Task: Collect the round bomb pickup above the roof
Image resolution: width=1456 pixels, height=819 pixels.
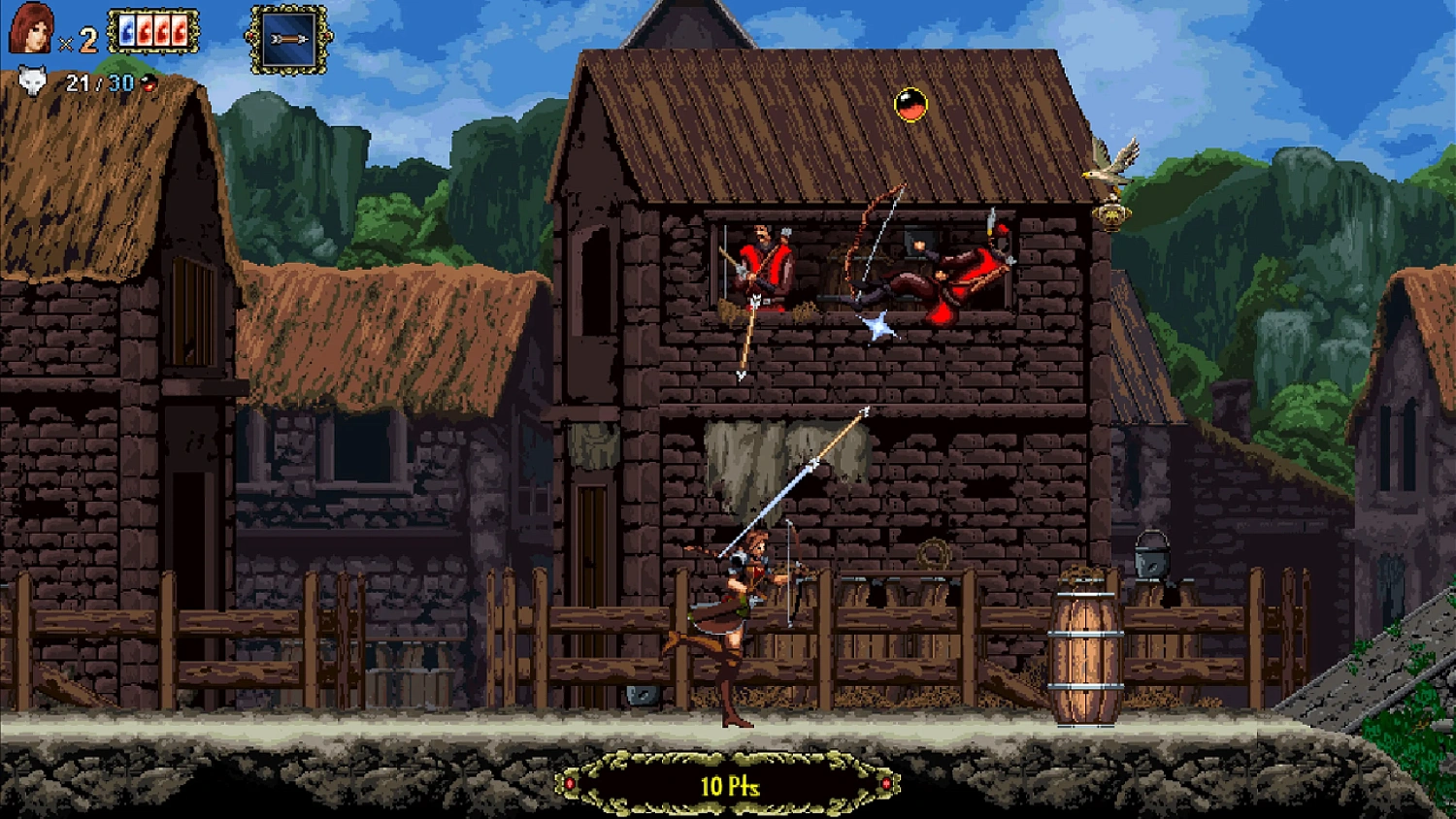Action: click(x=910, y=103)
